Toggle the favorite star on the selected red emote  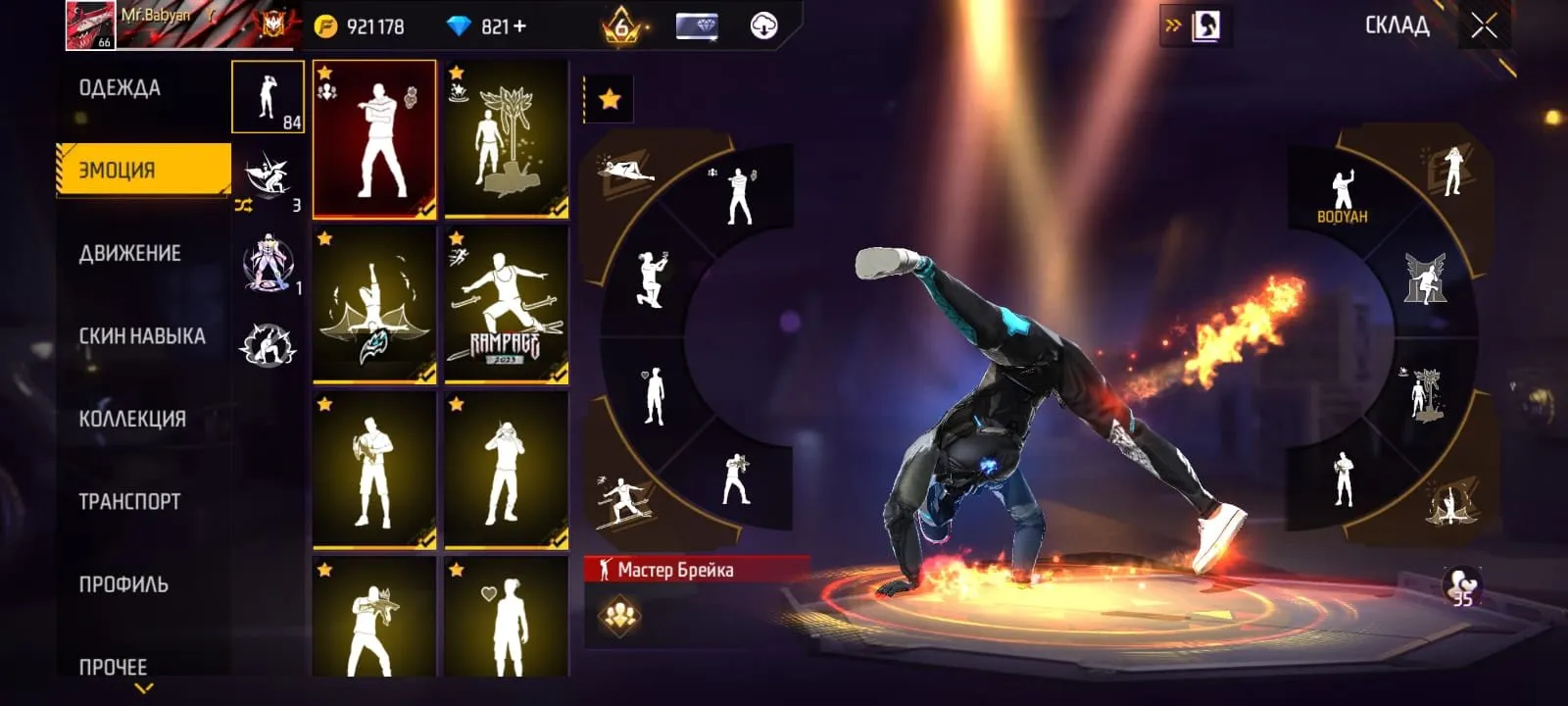(x=323, y=71)
